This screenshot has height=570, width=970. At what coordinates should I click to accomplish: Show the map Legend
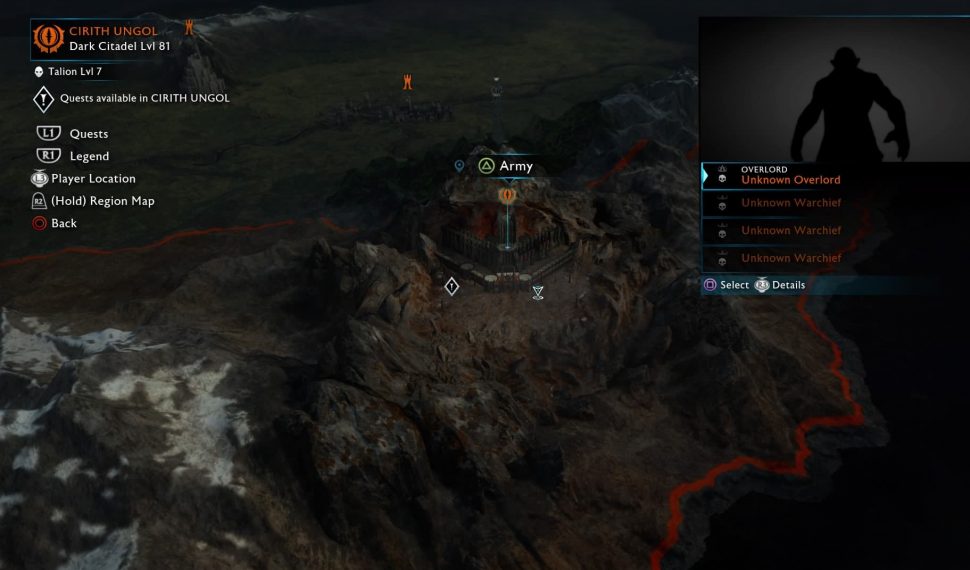click(89, 156)
